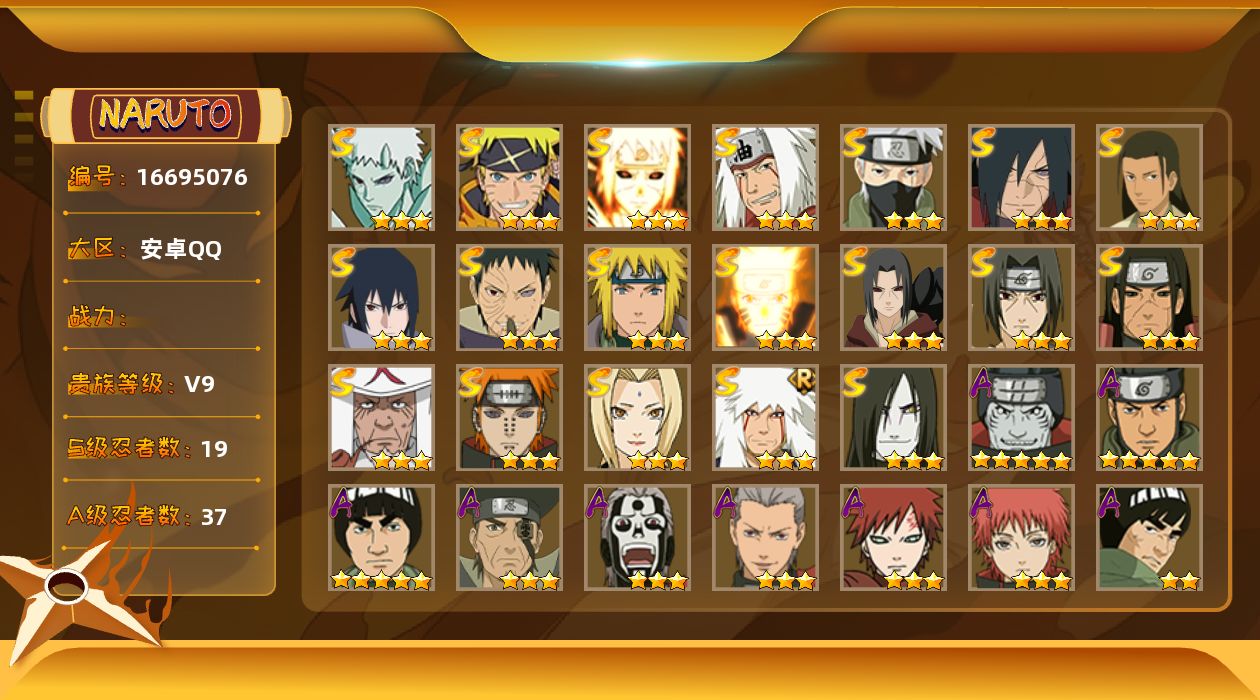Select the scarred-face Obito tile

(x=509, y=297)
